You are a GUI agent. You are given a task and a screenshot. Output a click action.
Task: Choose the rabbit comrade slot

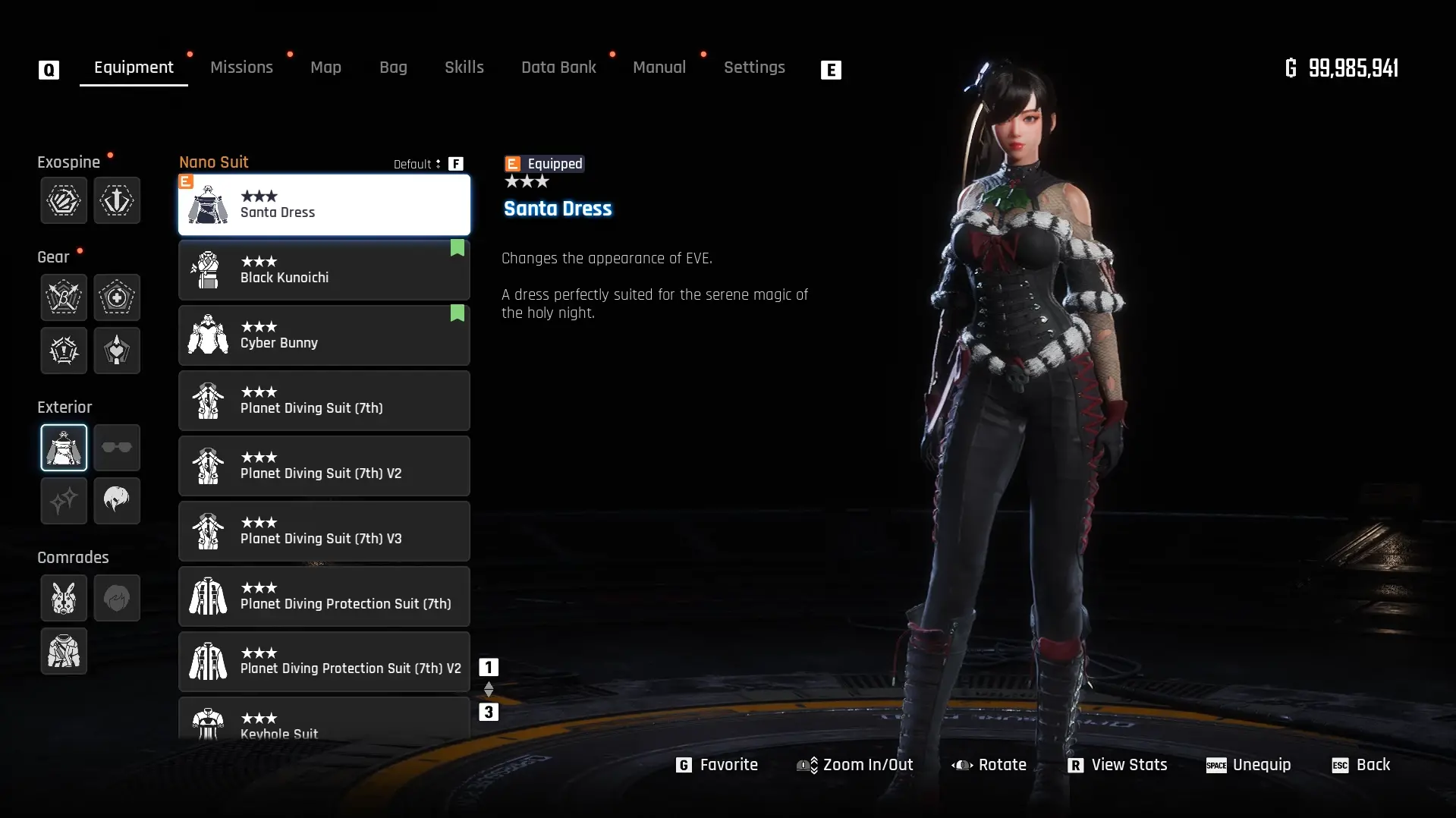[x=64, y=598]
